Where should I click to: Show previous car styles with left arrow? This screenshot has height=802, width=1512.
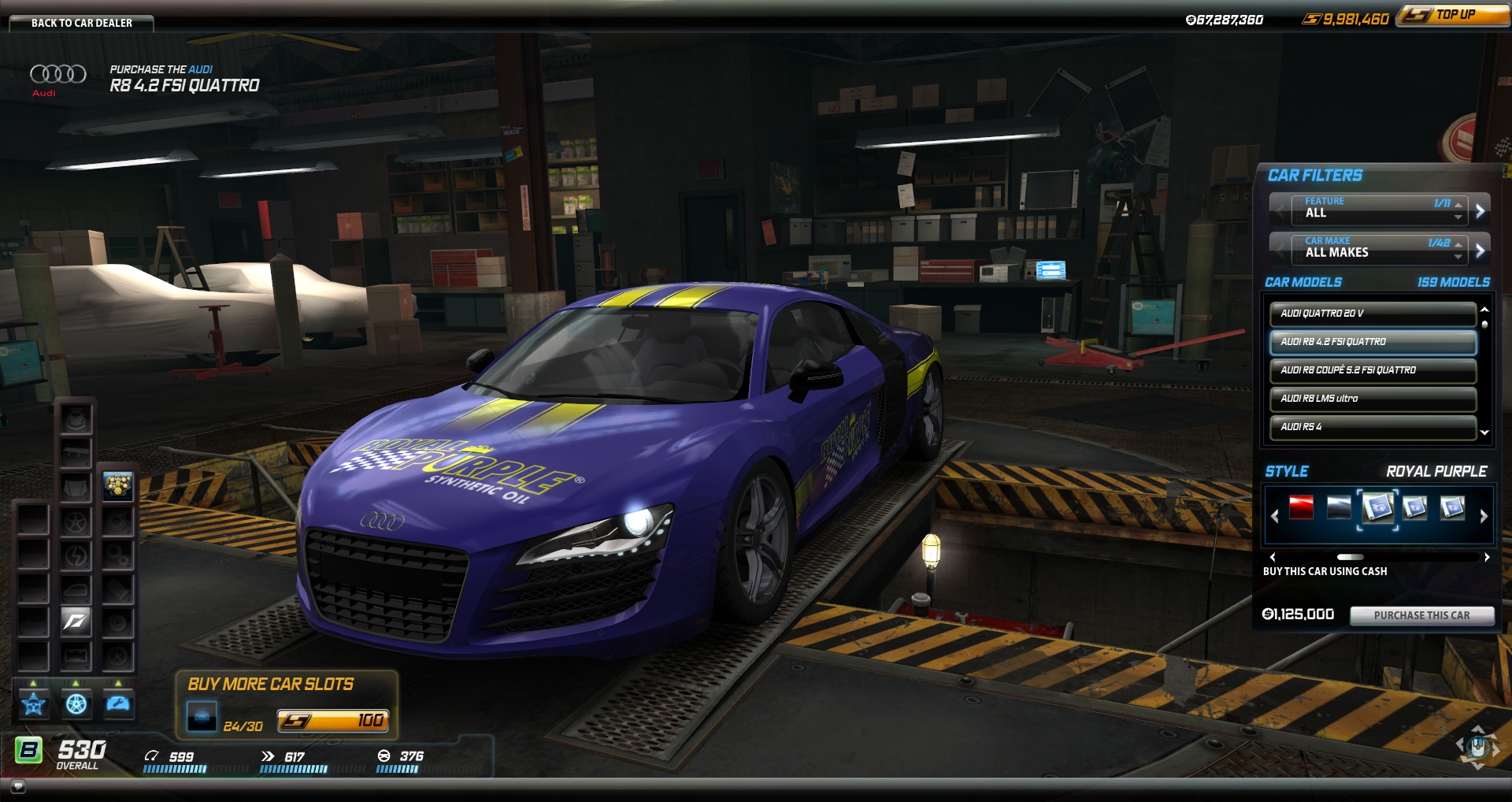pyautogui.click(x=1274, y=516)
